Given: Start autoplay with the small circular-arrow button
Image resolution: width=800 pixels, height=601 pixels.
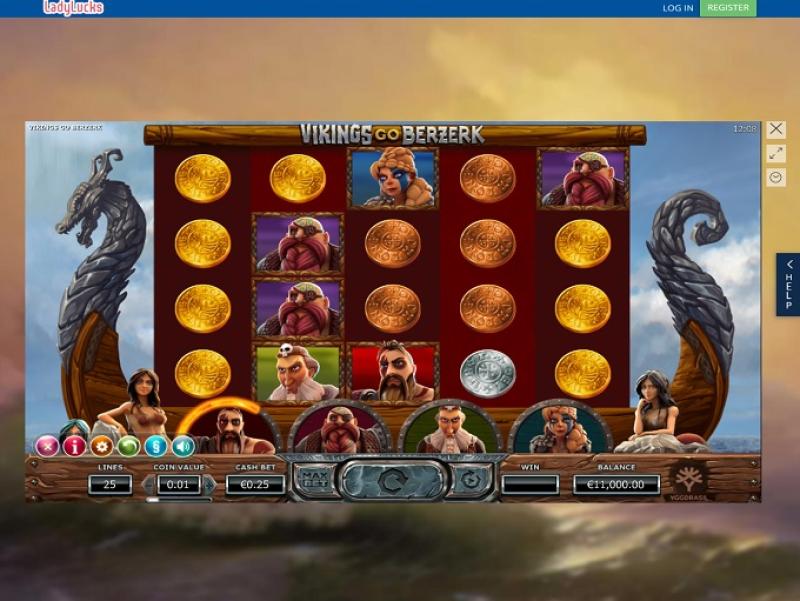Looking at the screenshot, I should [470, 479].
